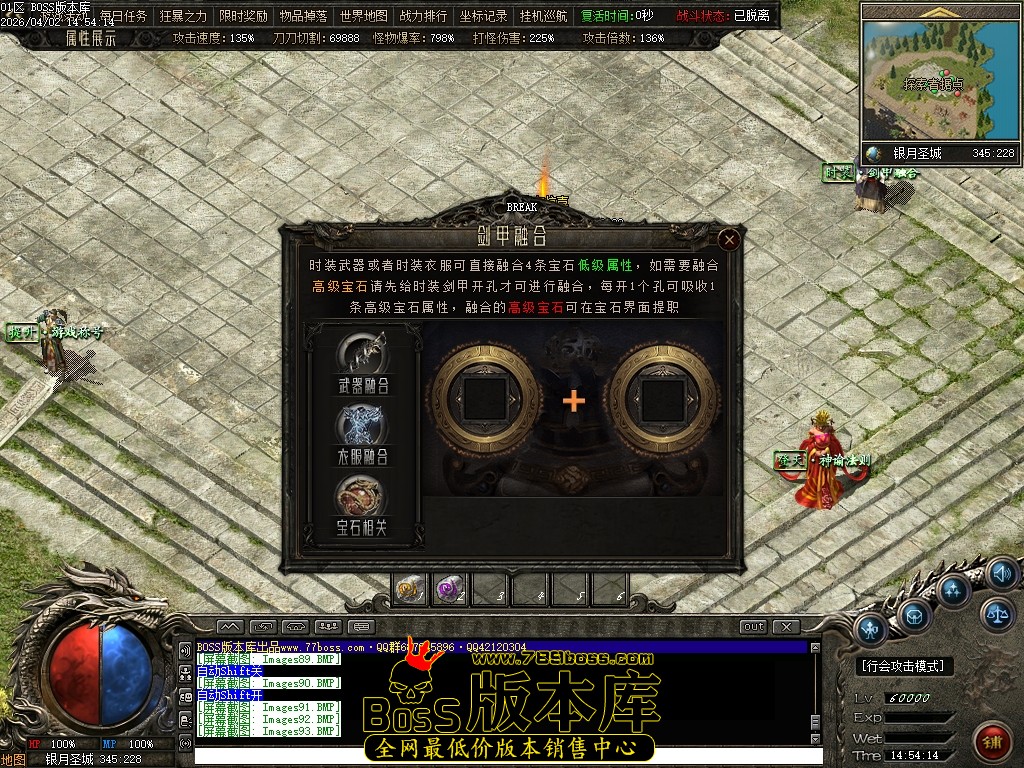Use the yellow scroll in hotbar slot 1
The height and width of the screenshot is (768, 1024).
(x=410, y=589)
